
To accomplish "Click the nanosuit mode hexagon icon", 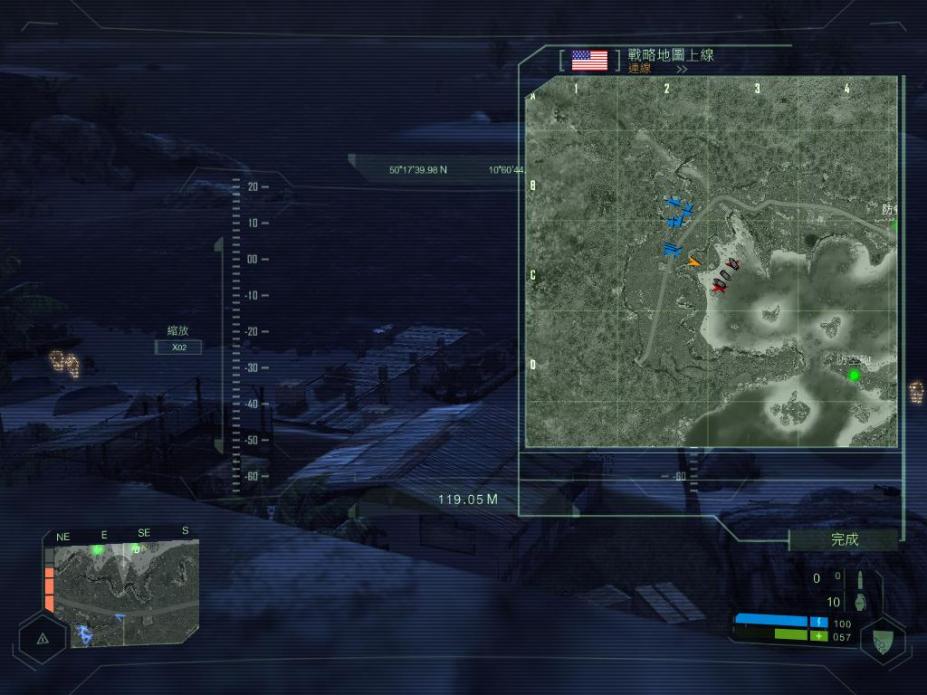I will point(881,641).
